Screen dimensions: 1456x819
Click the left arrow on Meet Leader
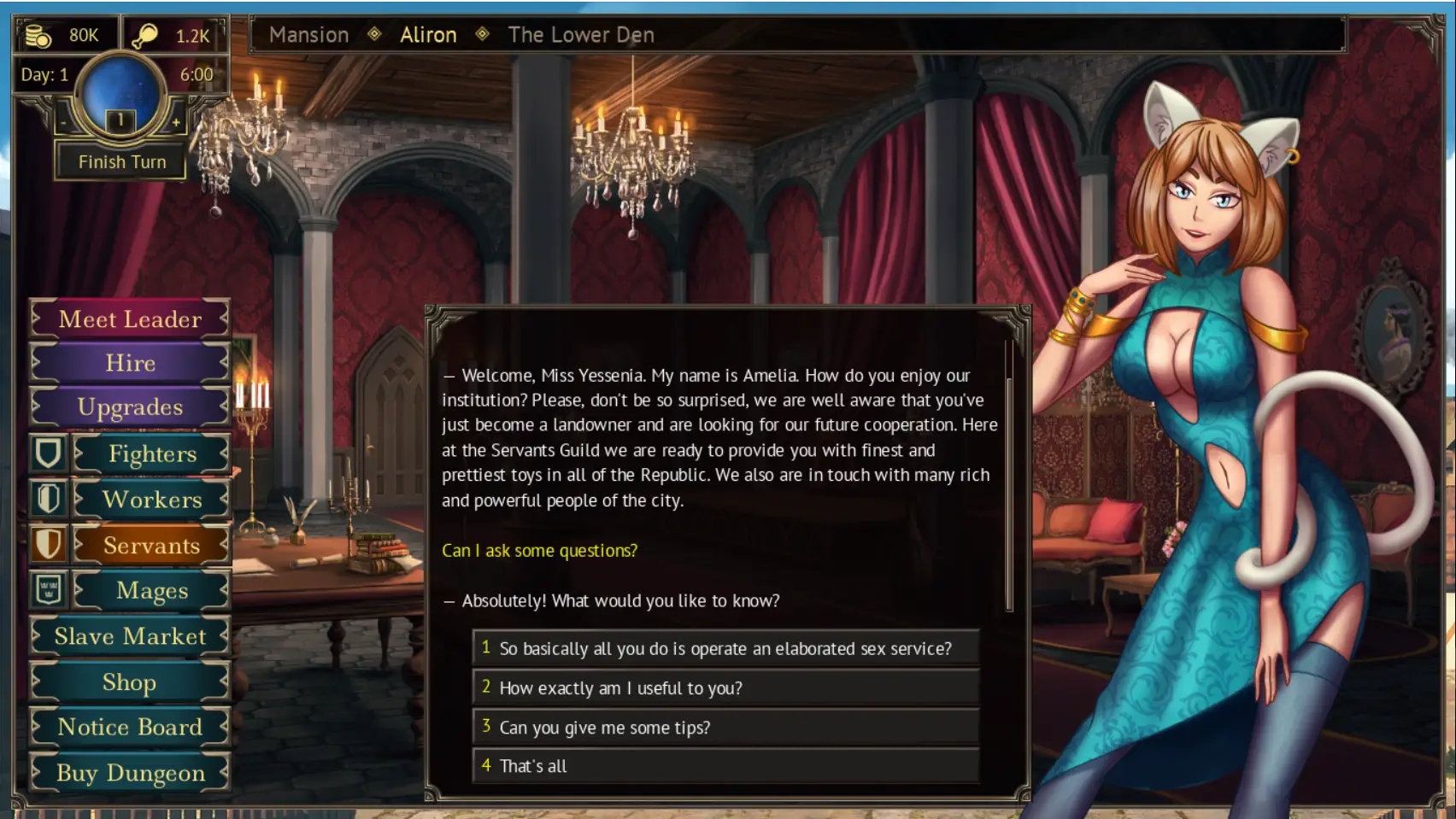[35, 319]
